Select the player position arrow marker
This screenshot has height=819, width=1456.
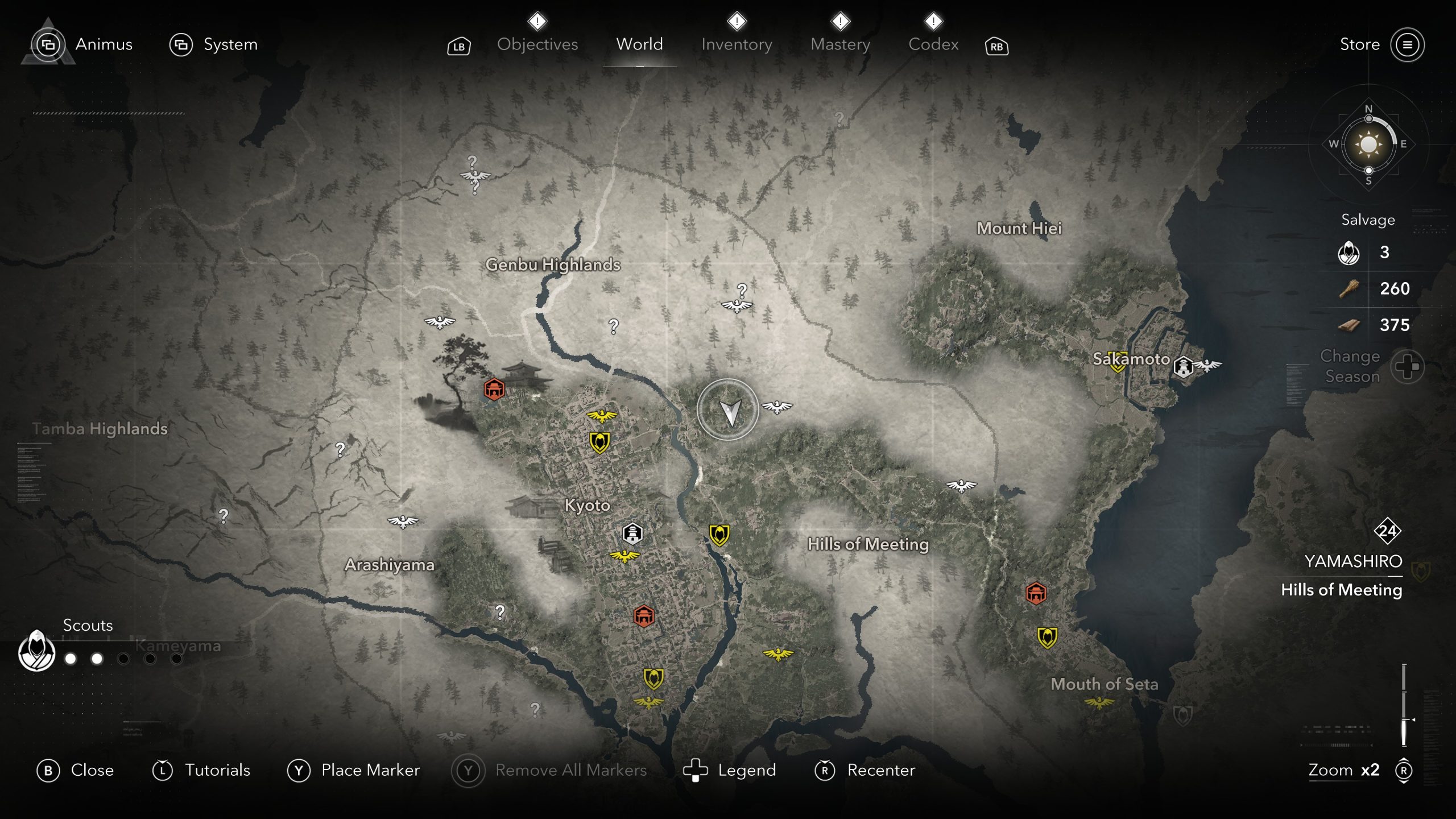pyautogui.click(x=728, y=409)
